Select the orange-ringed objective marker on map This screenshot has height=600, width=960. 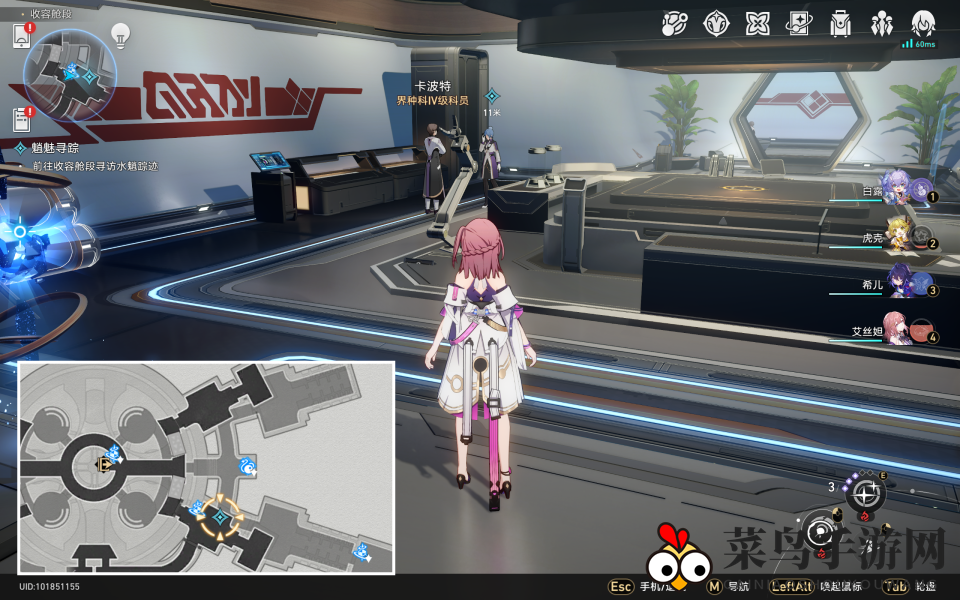(219, 518)
